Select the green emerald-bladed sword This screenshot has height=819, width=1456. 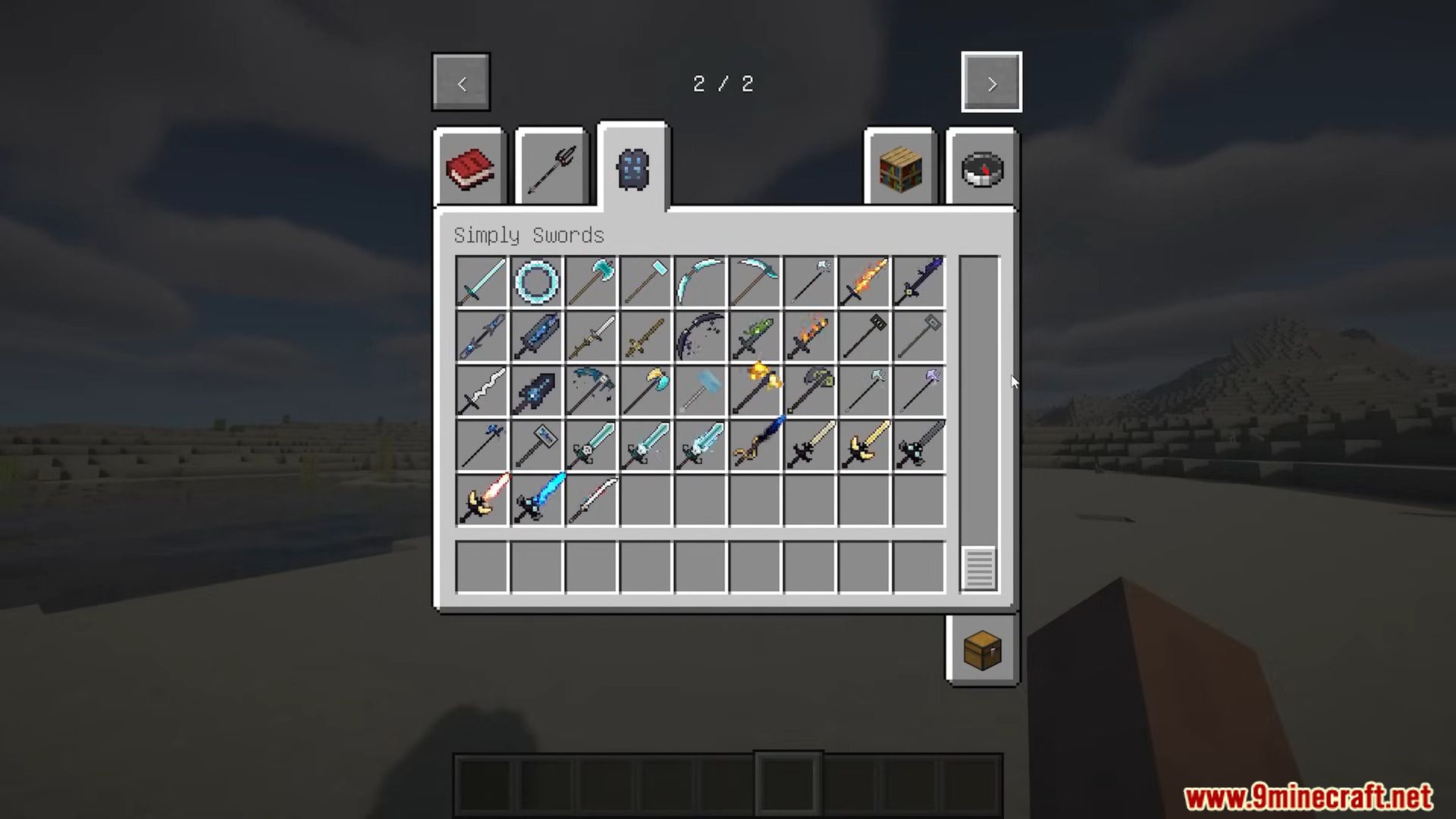pos(753,336)
